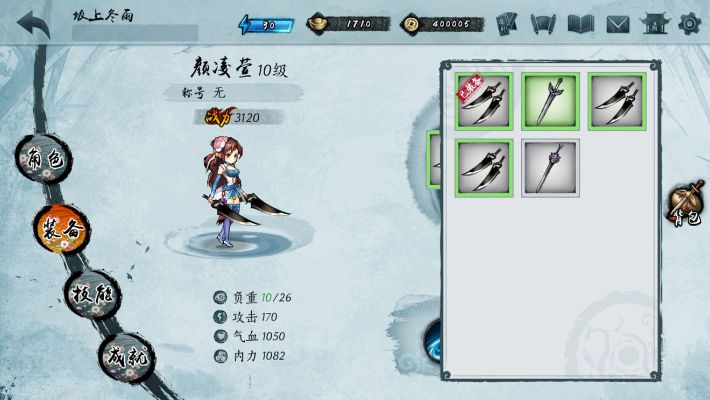Choose the green-highlighted longsword slot
710x400 pixels.
[550, 100]
